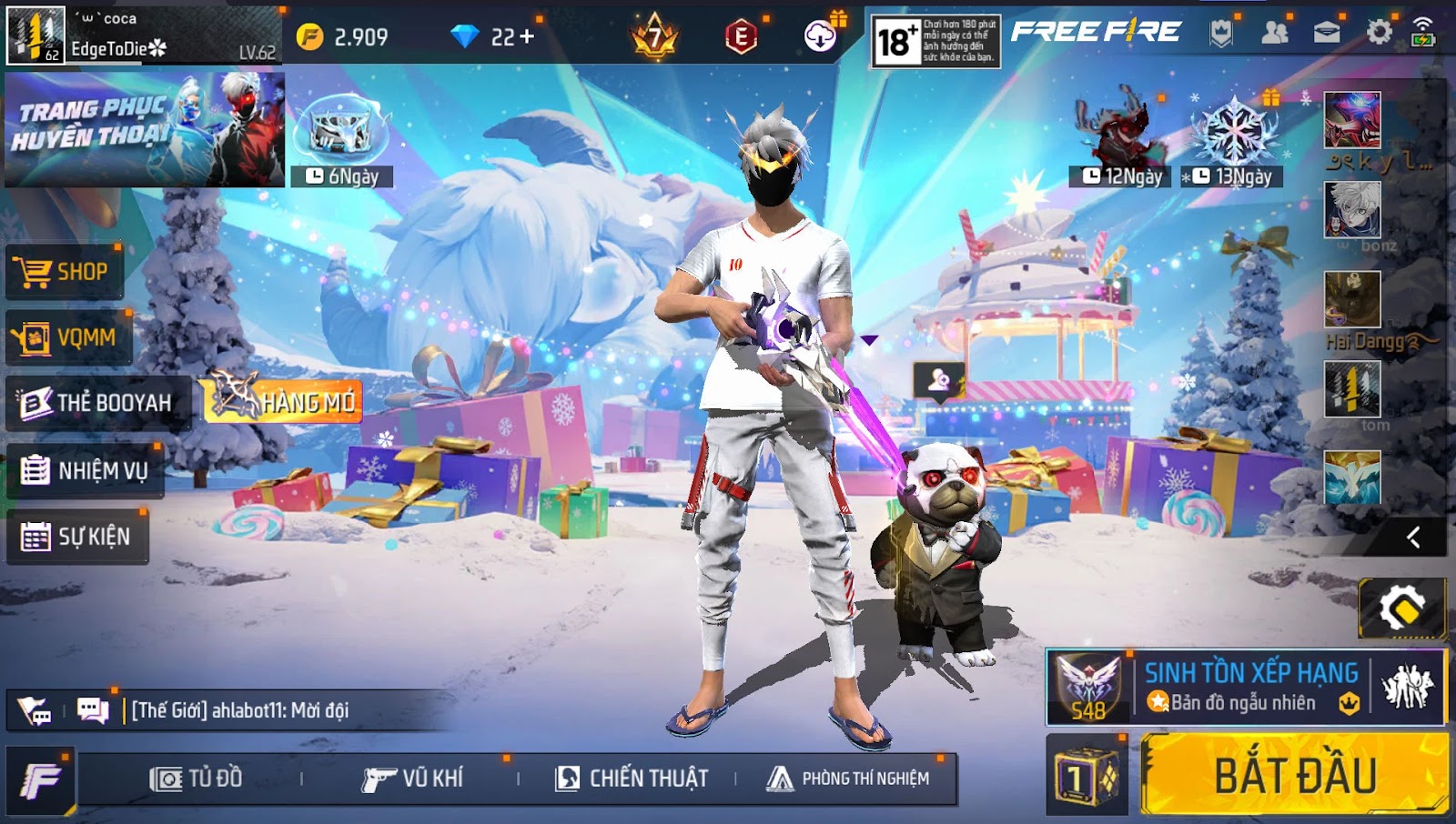Open the VQMM lucky wheel icon
This screenshot has width=1456, height=824.
click(x=35, y=337)
